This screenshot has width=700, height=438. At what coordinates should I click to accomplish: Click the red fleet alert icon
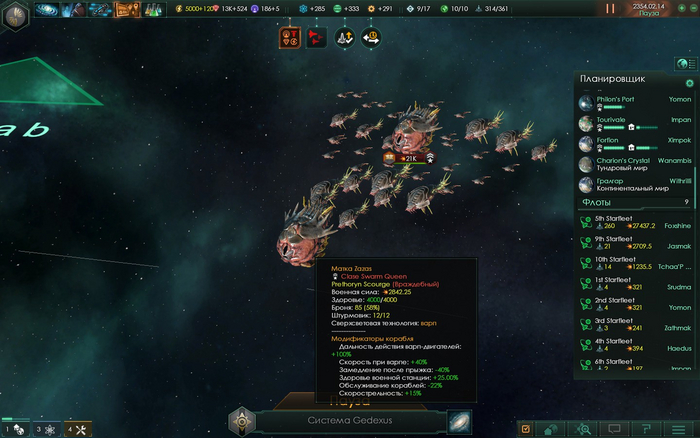click(x=317, y=37)
